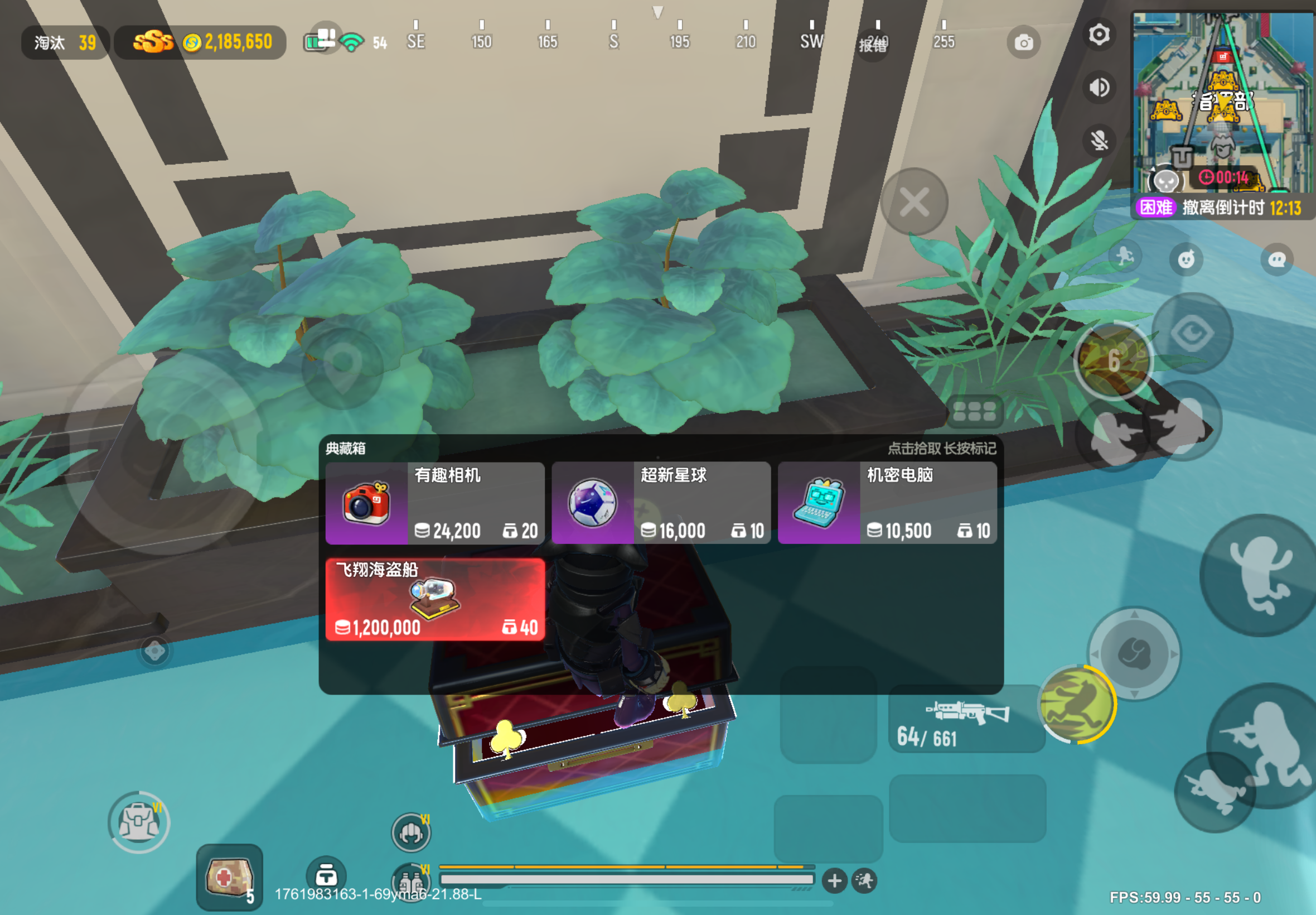Open the game settings gear
This screenshot has height=915, width=1316.
click(1099, 36)
